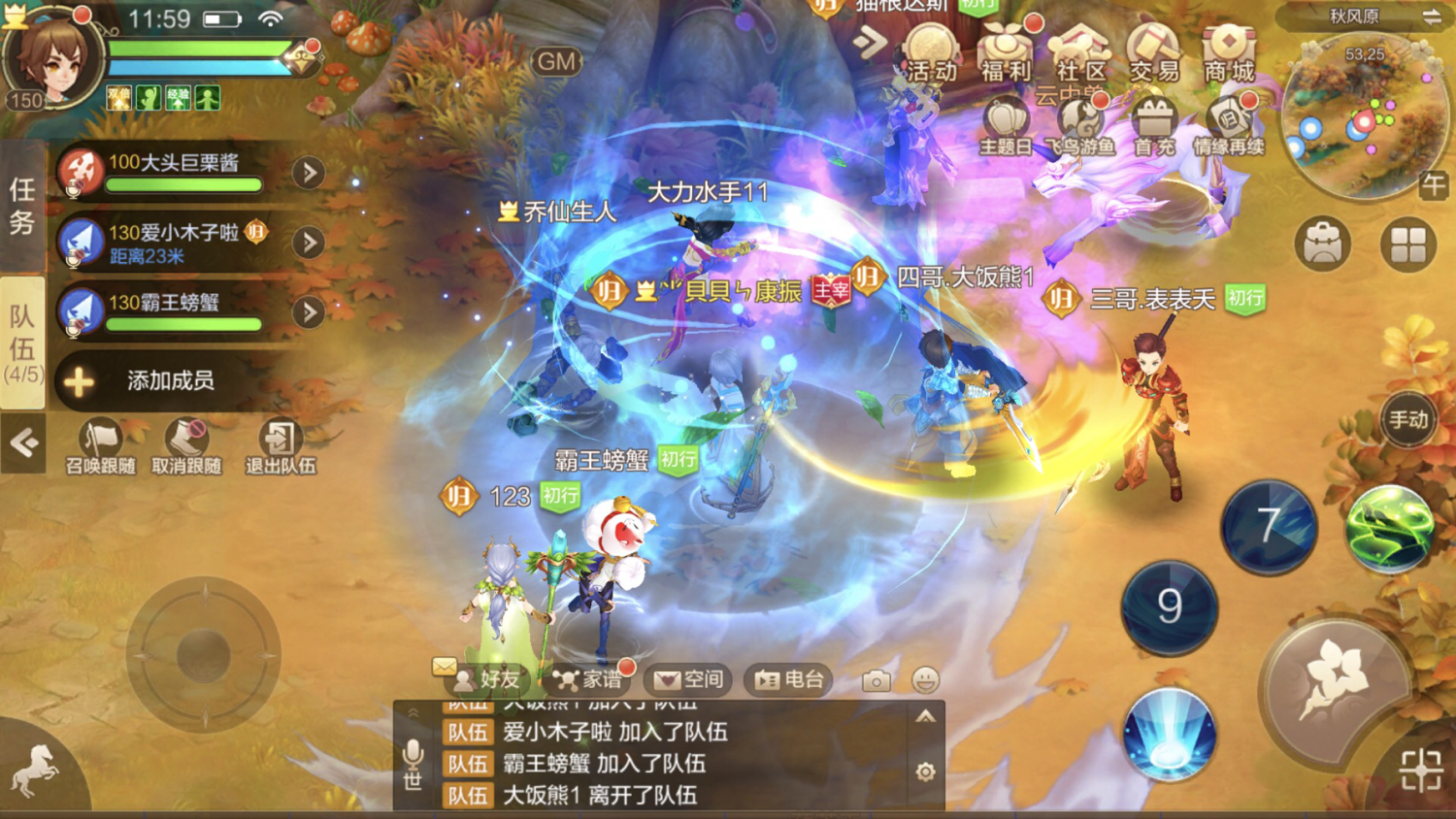The width and height of the screenshot is (1456, 819).
Task: Click 取消跟随 cancel follow button
Action: pos(186,447)
